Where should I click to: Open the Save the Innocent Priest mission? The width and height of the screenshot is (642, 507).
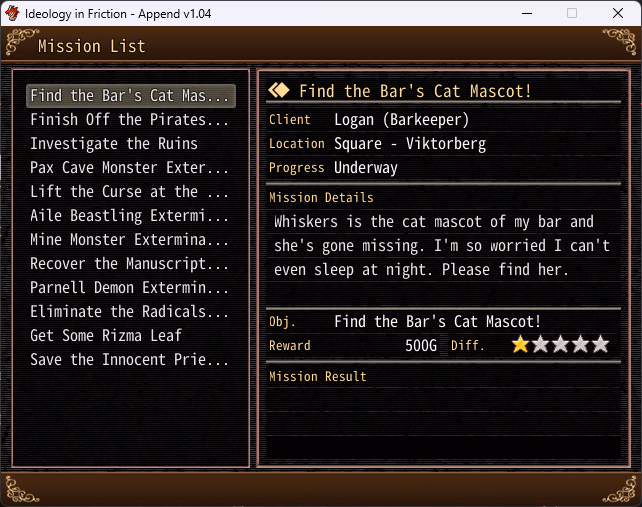(130, 360)
